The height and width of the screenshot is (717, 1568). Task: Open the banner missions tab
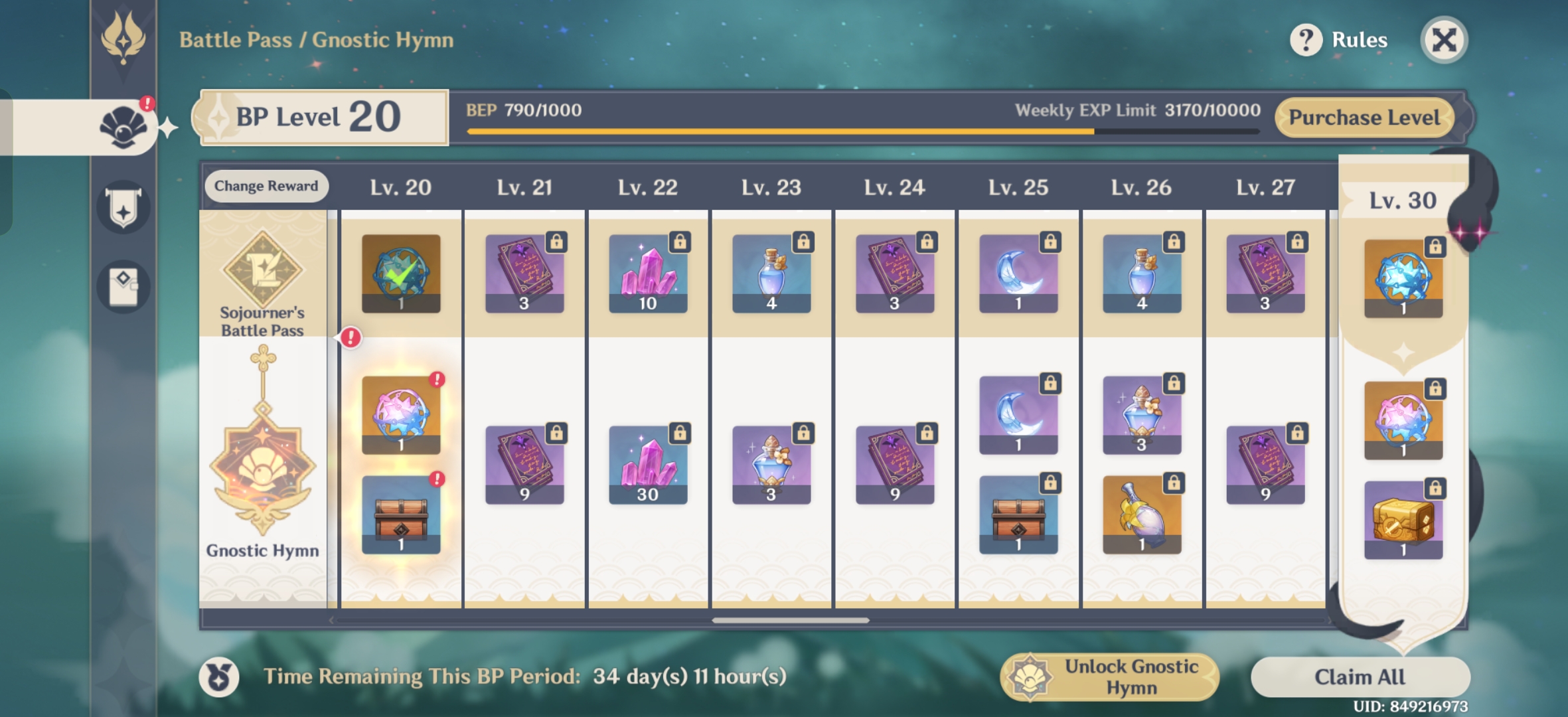123,208
